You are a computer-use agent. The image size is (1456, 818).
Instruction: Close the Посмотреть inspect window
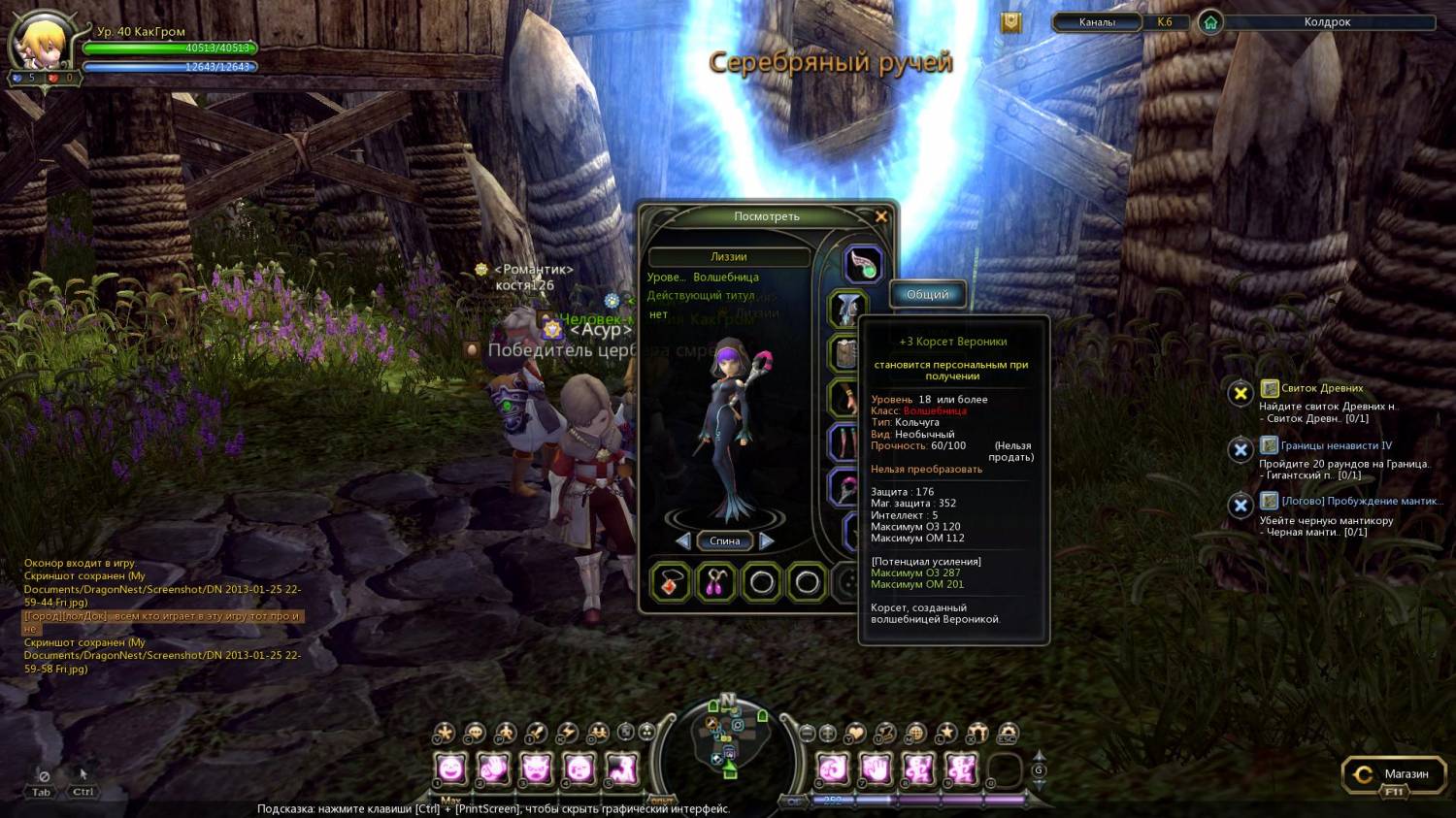881,216
